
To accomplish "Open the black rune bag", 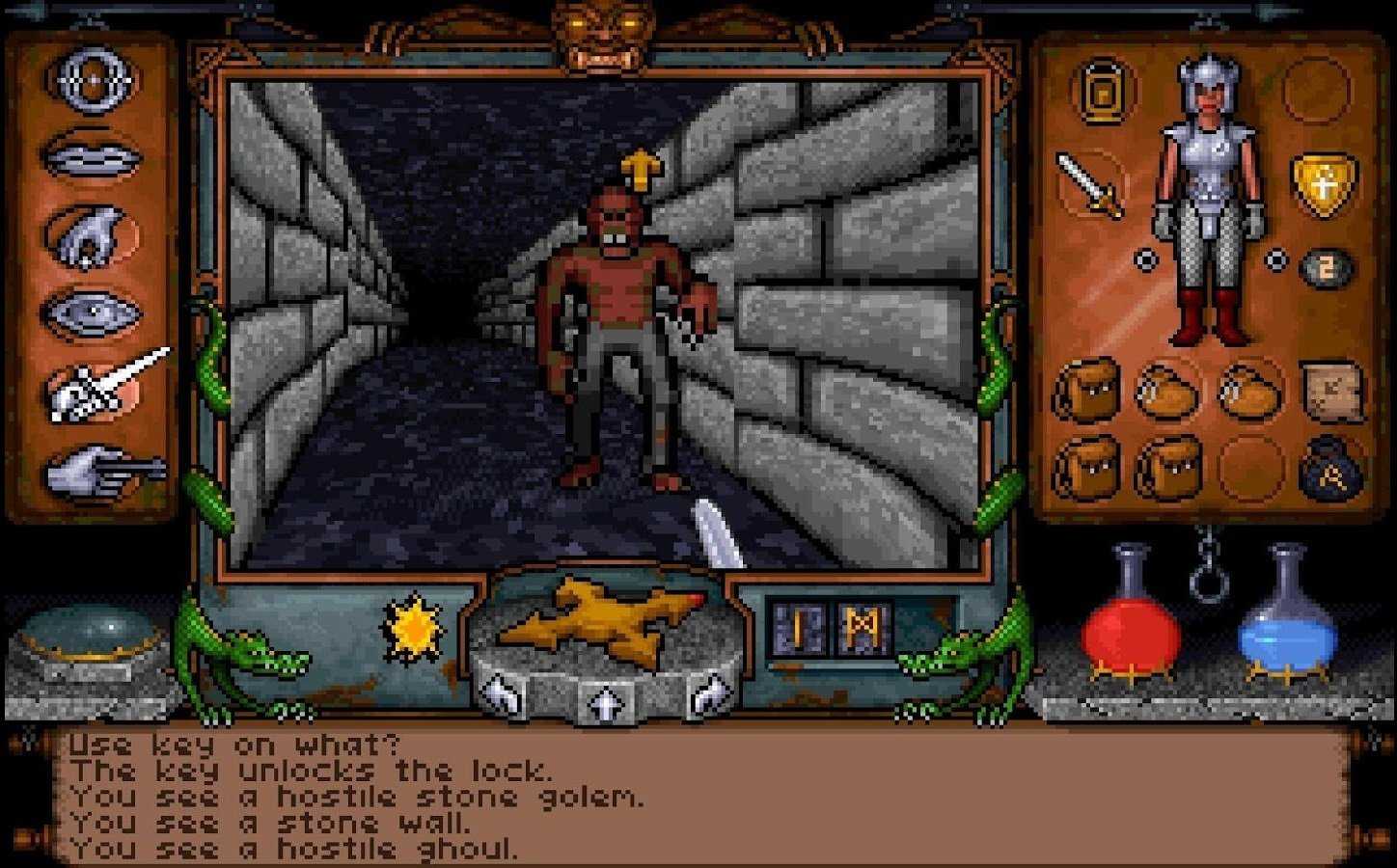I will pyautogui.click(x=1332, y=468).
